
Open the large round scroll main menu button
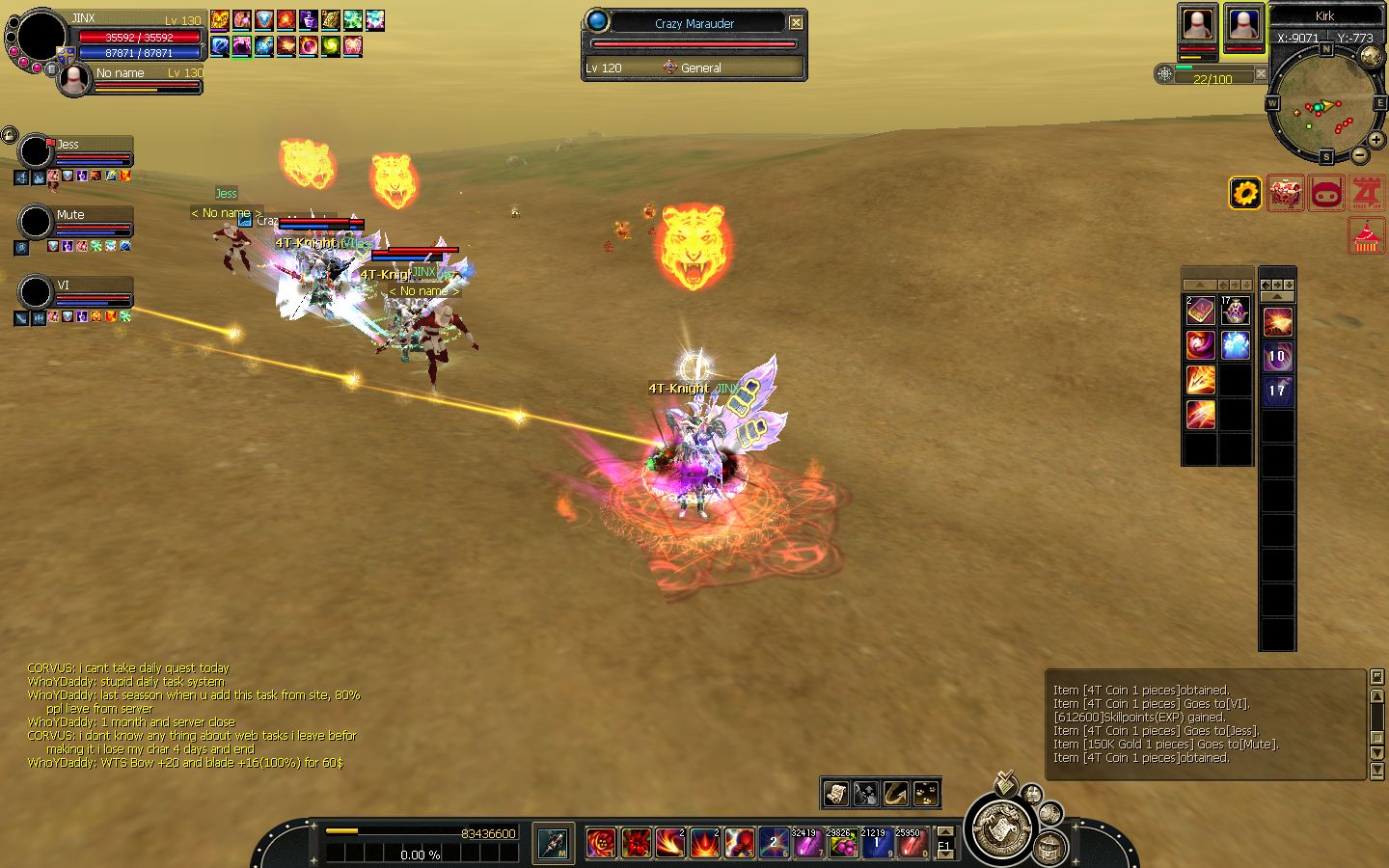[999, 828]
